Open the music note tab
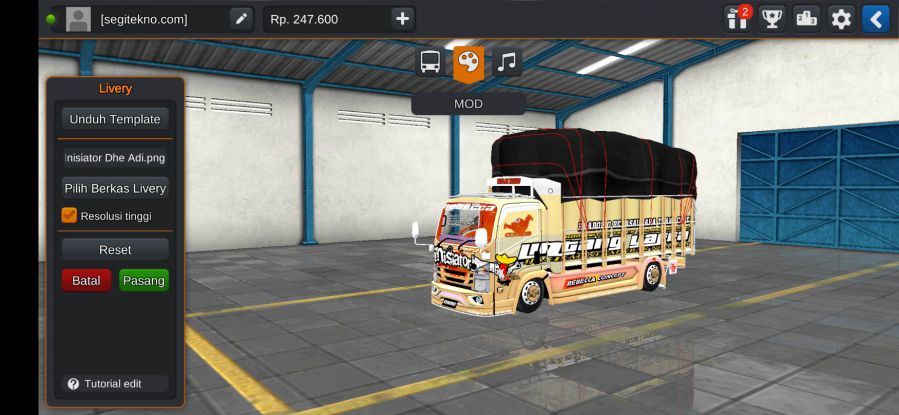 (x=507, y=63)
